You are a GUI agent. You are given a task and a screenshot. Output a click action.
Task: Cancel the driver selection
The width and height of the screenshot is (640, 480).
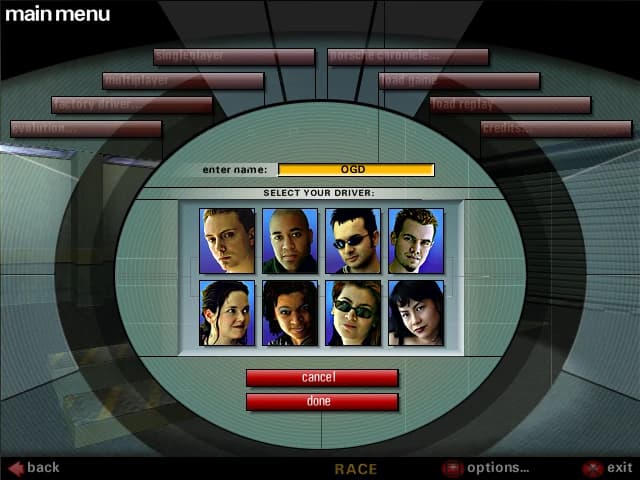[x=322, y=377]
